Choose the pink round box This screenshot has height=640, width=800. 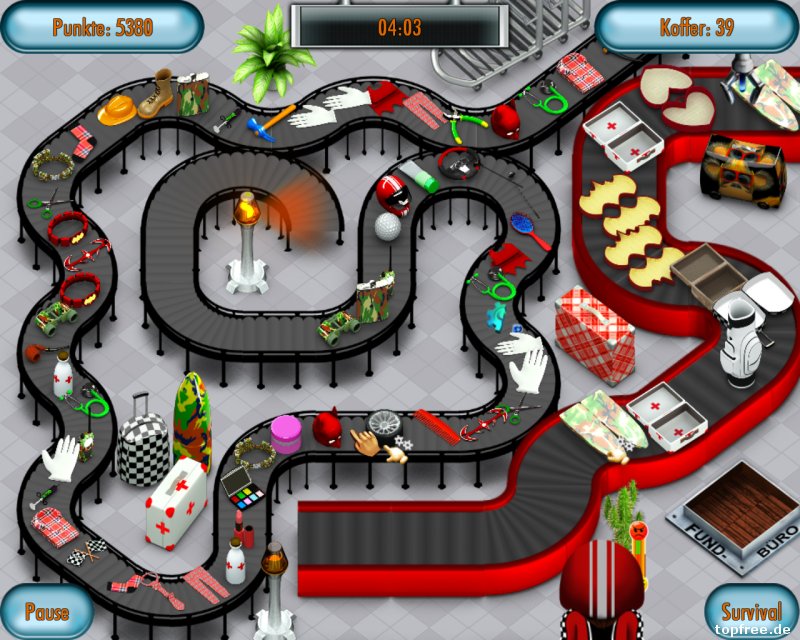[x=286, y=434]
